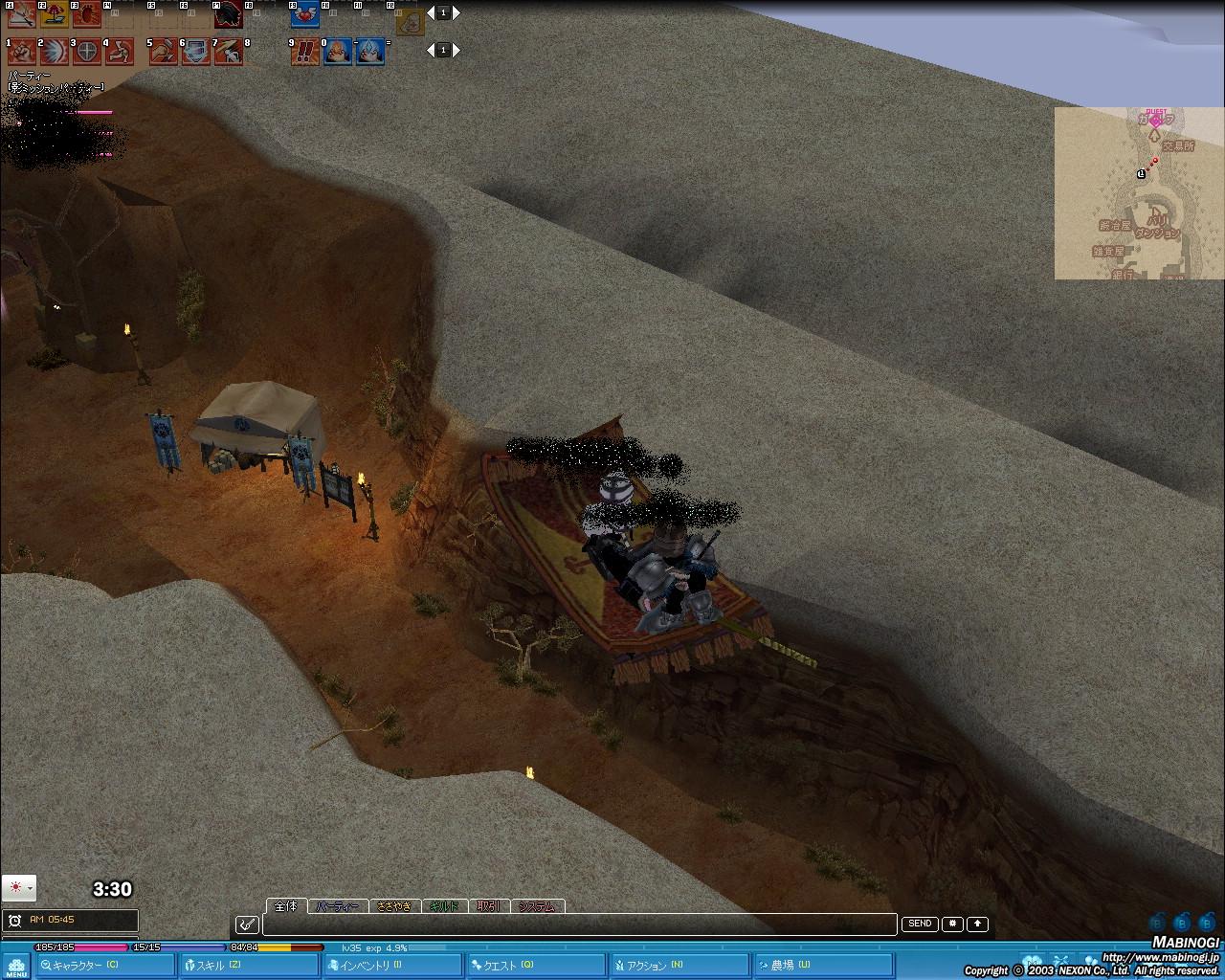Activate the fist skill in slot 1
This screenshot has width=1225, height=980.
tap(21, 51)
